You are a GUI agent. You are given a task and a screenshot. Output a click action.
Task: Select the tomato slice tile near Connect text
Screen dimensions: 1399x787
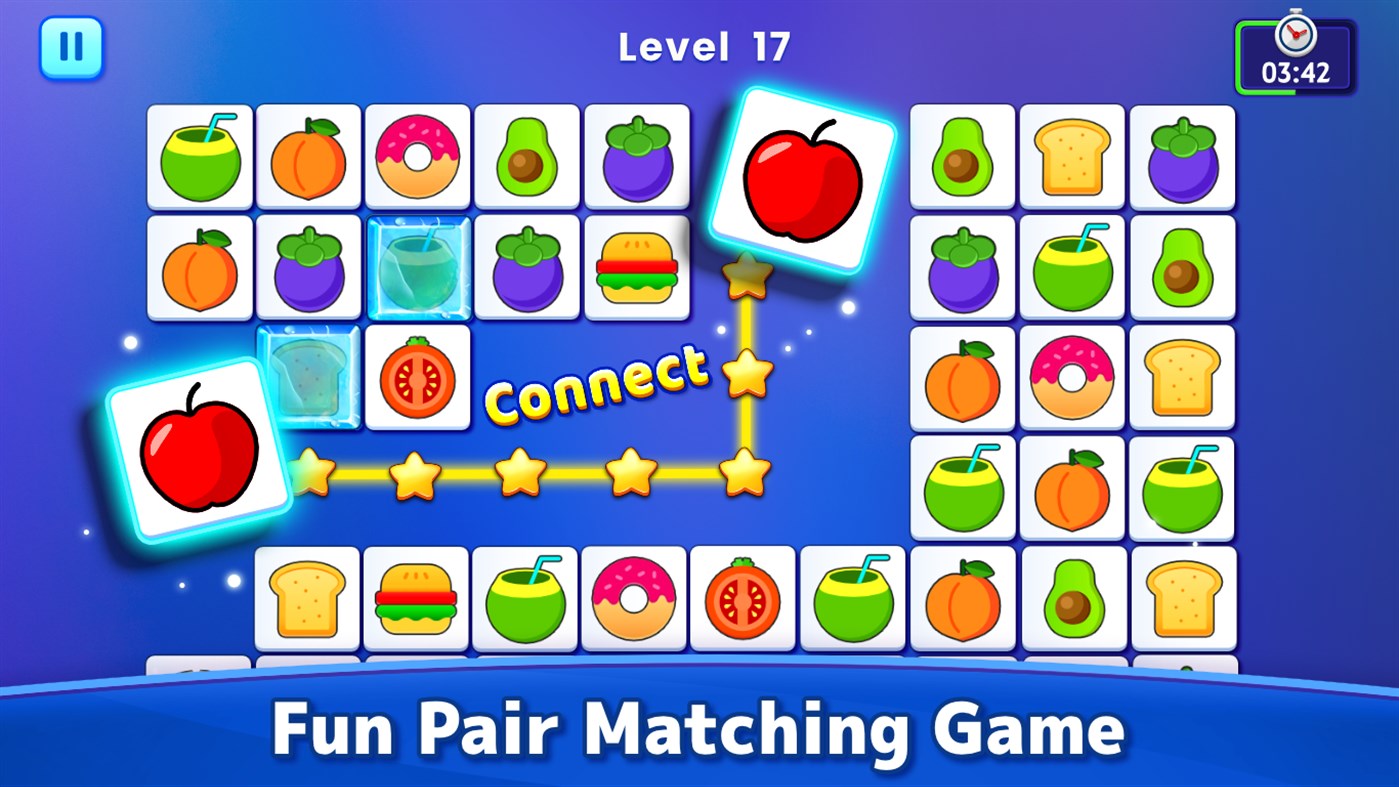tap(418, 377)
